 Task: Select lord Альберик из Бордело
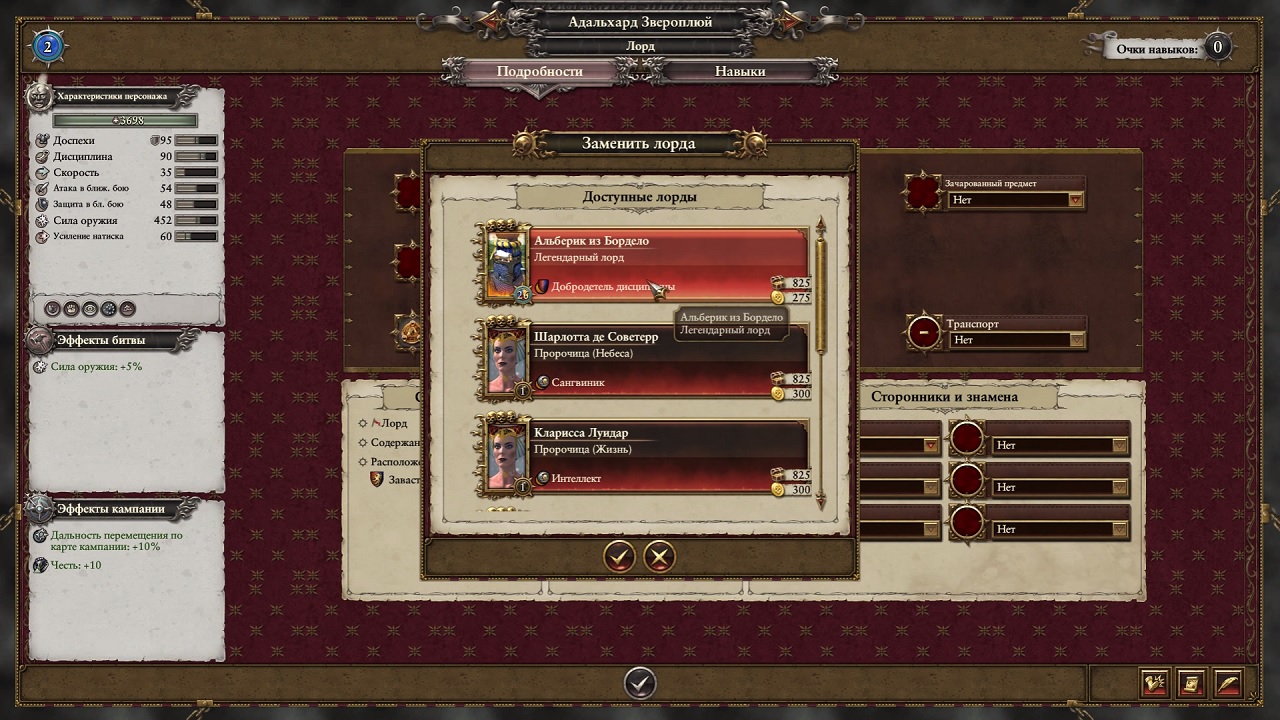coord(645,264)
